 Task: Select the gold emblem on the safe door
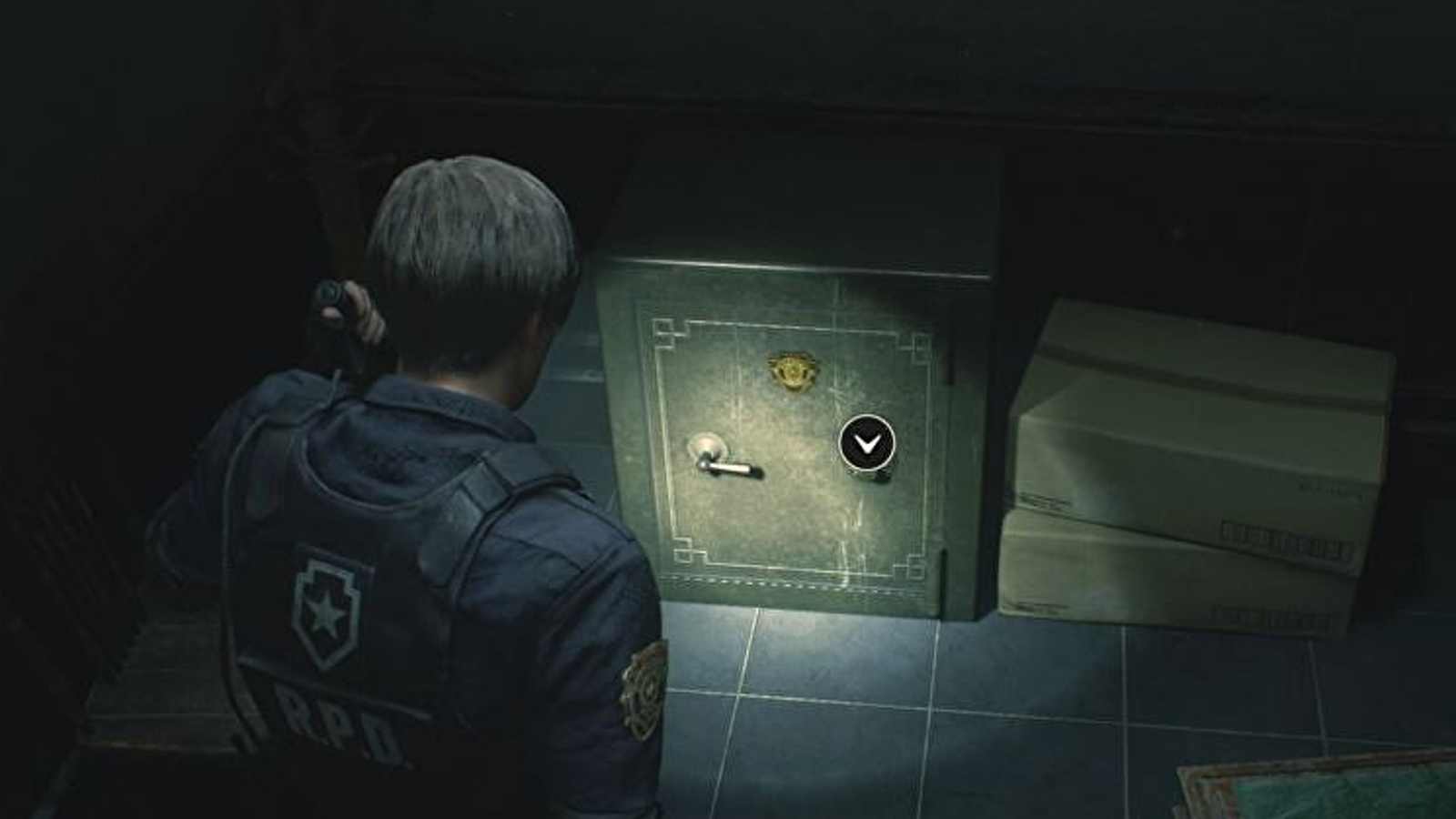point(794,369)
